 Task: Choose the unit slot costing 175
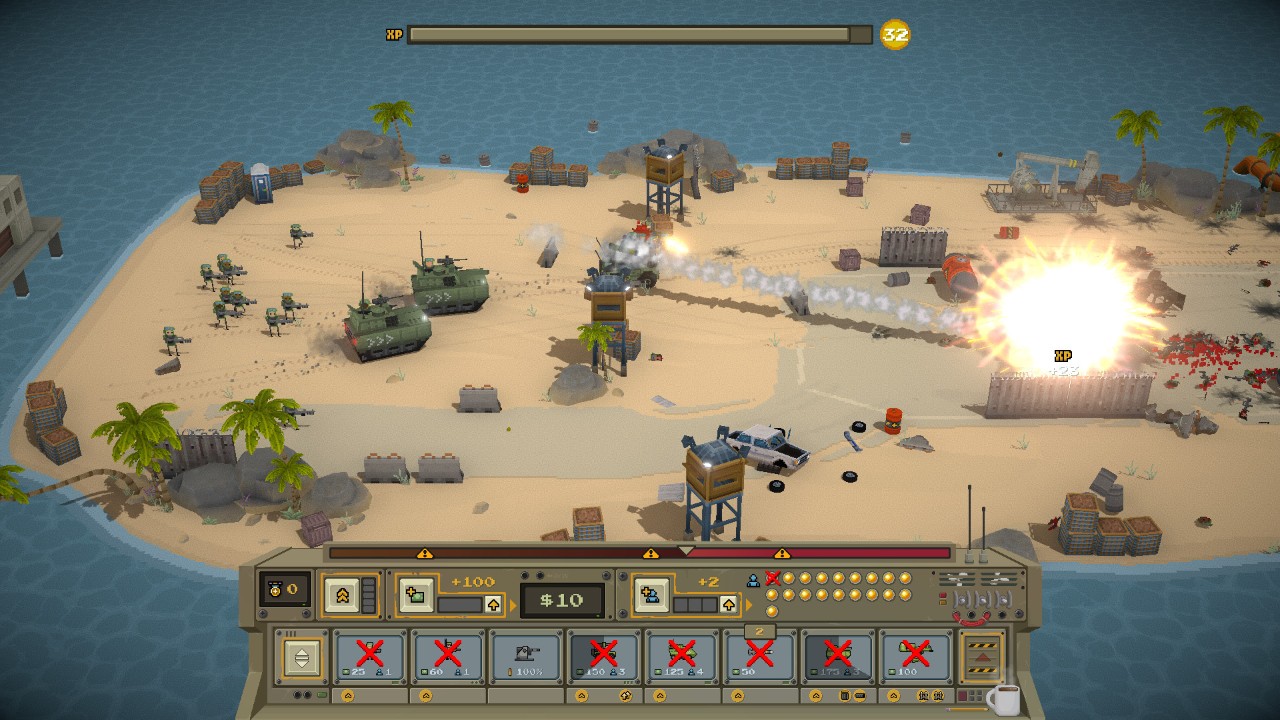[x=837, y=657]
